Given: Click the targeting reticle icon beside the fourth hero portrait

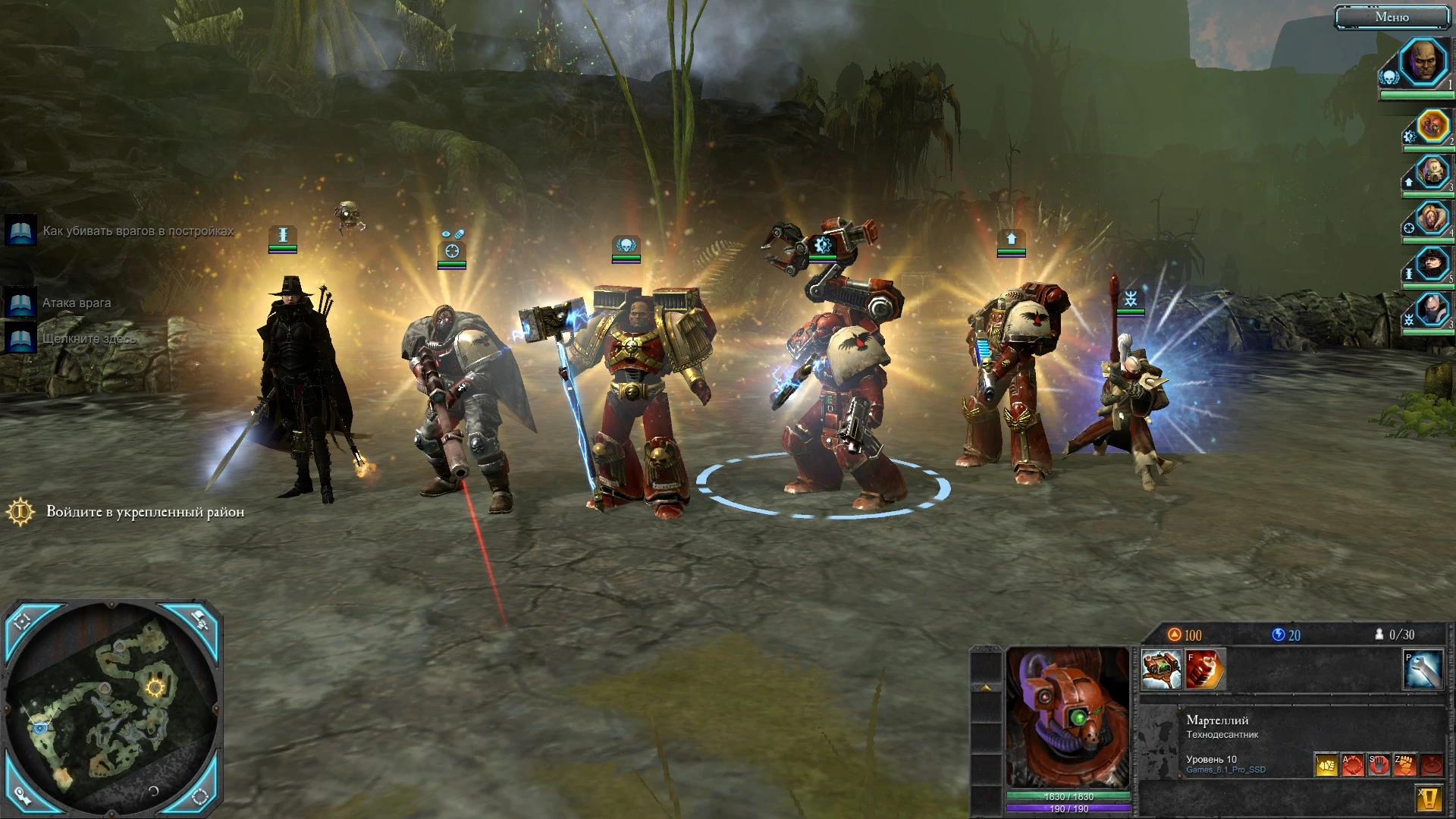Looking at the screenshot, I should (x=1408, y=227).
